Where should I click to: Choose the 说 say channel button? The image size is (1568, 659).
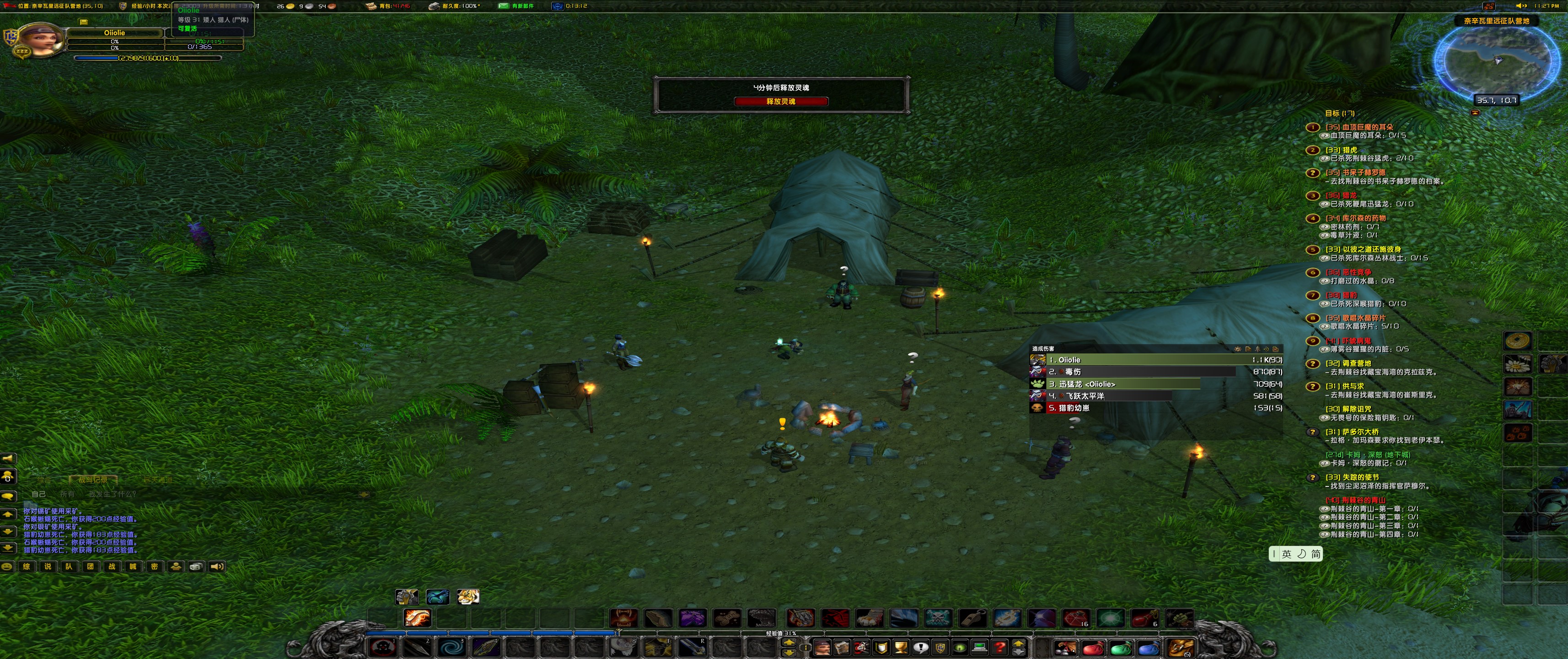click(x=48, y=567)
